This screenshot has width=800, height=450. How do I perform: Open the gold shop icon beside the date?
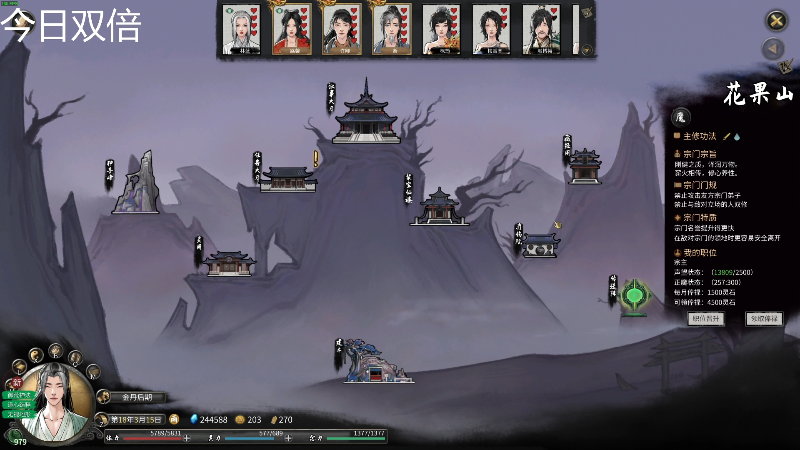pyautogui.click(x=175, y=419)
